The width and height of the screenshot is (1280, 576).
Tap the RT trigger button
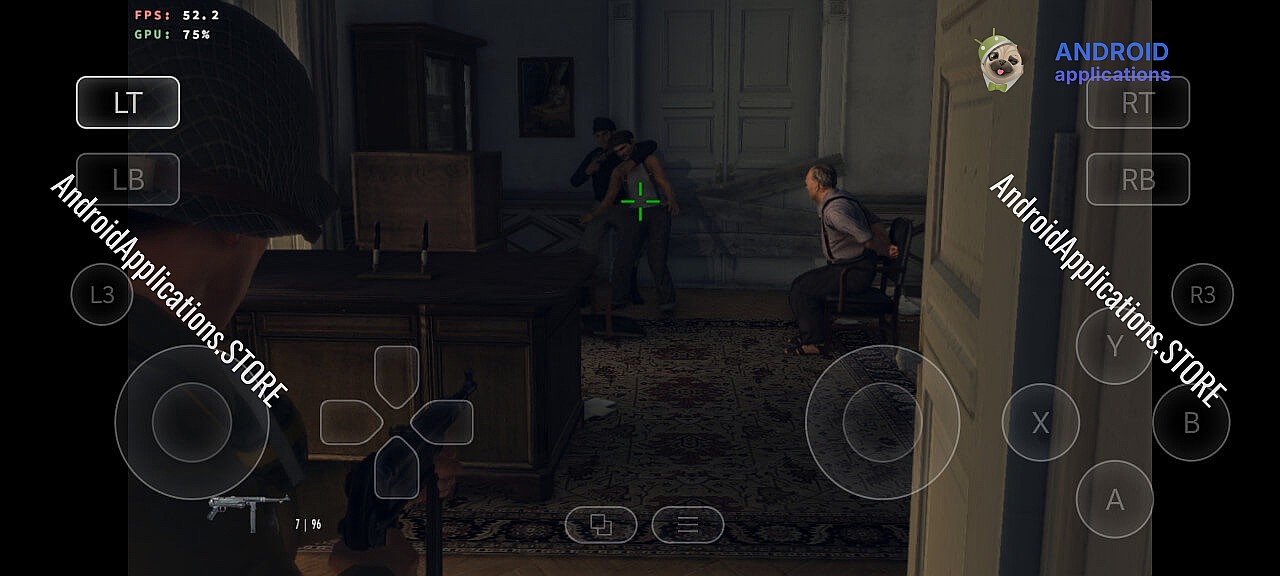tap(1138, 102)
